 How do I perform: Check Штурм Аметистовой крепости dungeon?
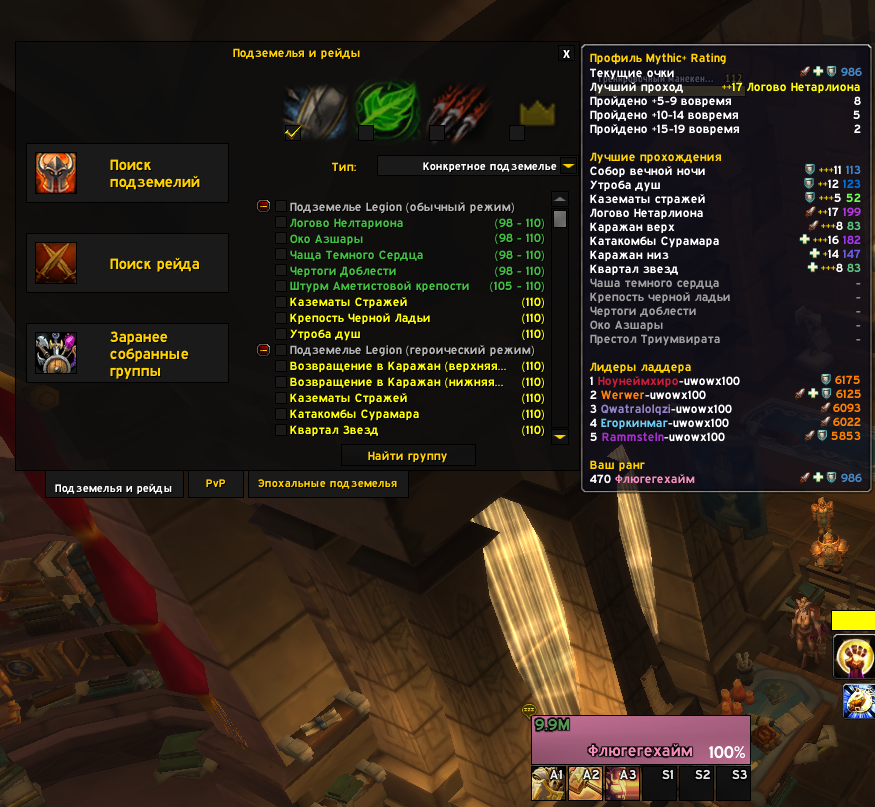(x=281, y=287)
